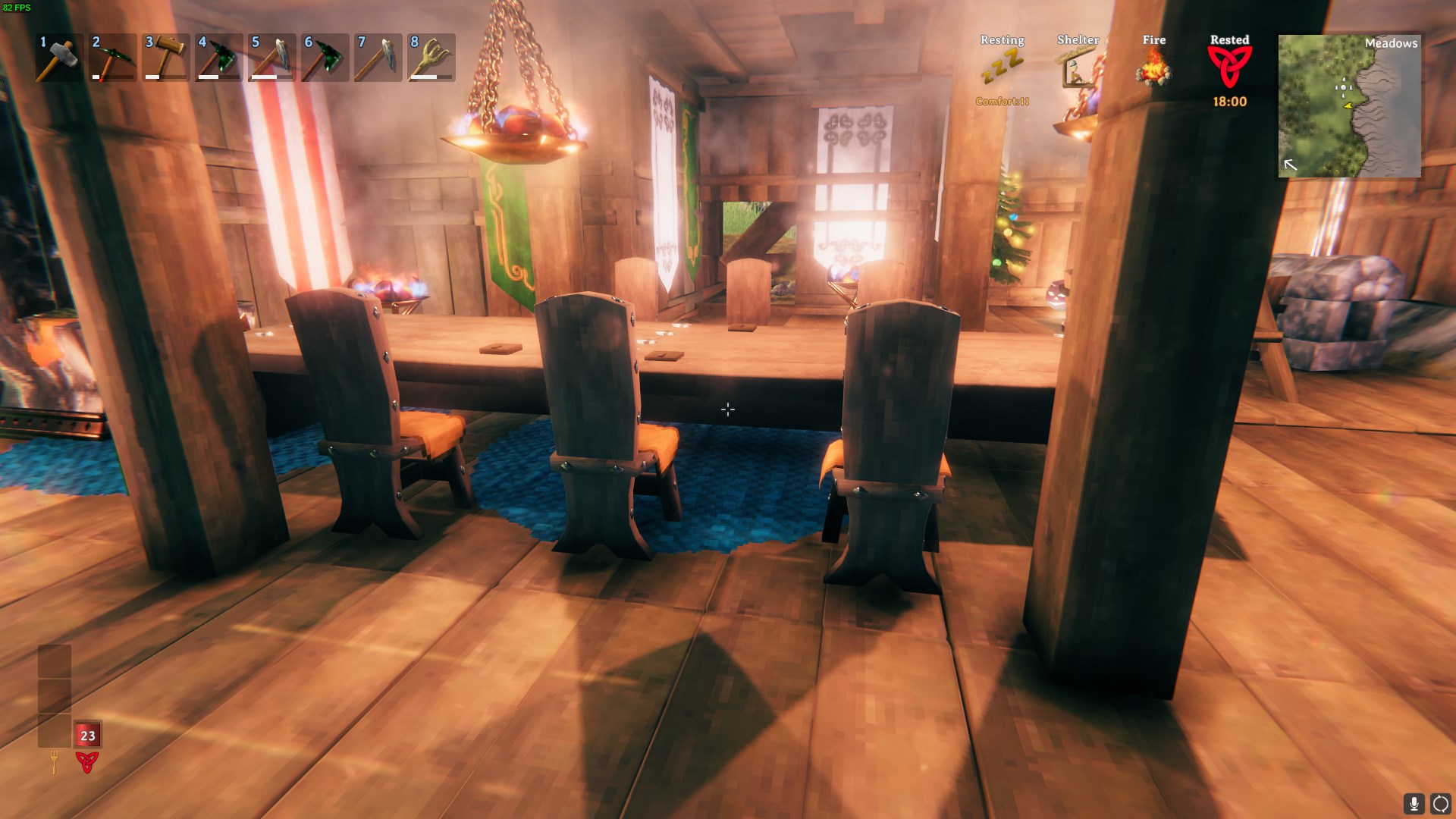The image size is (1456, 819).
Task: Click the yellow fork food icon
Action: pos(54,761)
